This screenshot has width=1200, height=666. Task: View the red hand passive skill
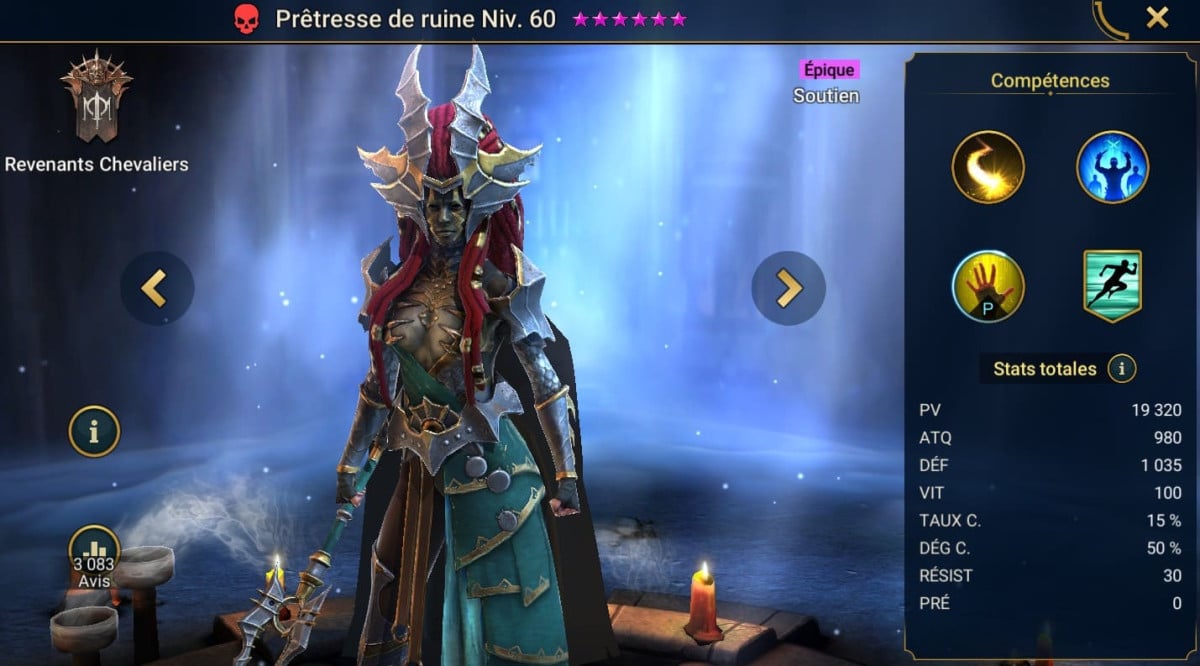click(x=988, y=287)
